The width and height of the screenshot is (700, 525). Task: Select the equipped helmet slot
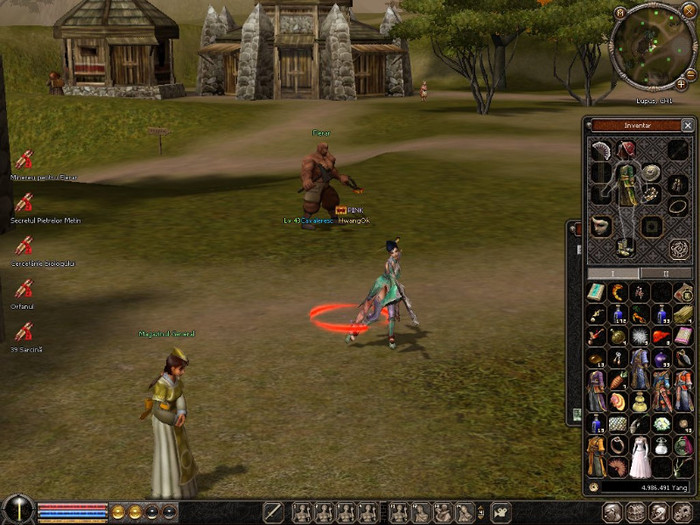coord(626,151)
